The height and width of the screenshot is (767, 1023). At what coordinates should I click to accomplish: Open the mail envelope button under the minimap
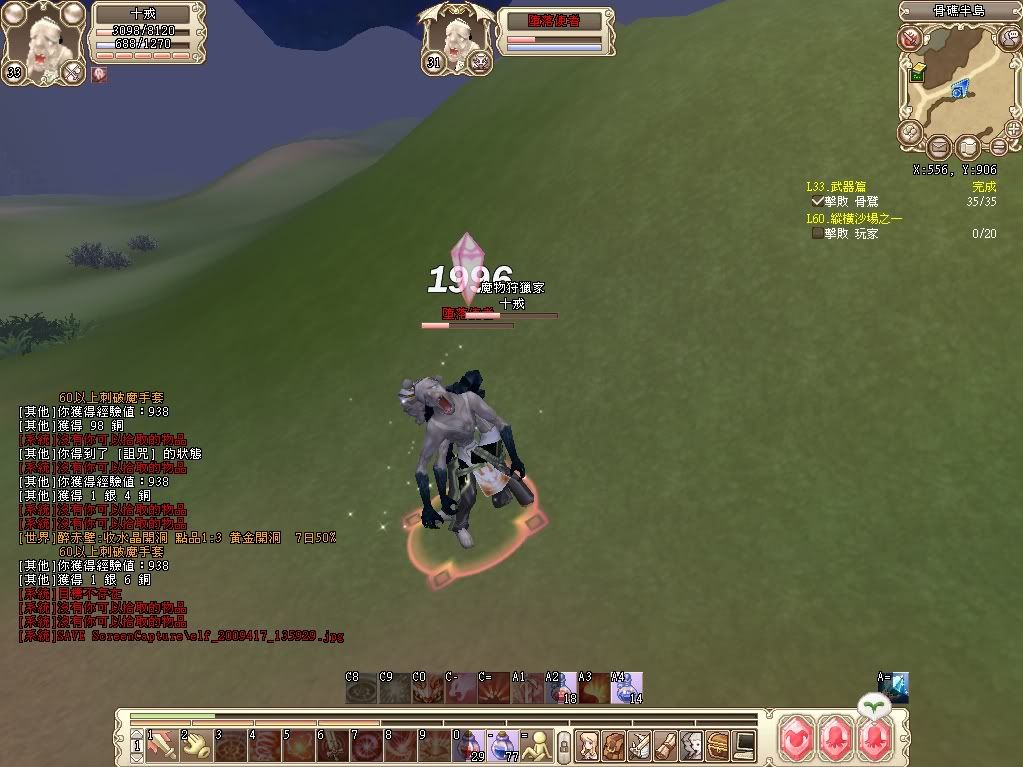click(x=938, y=148)
